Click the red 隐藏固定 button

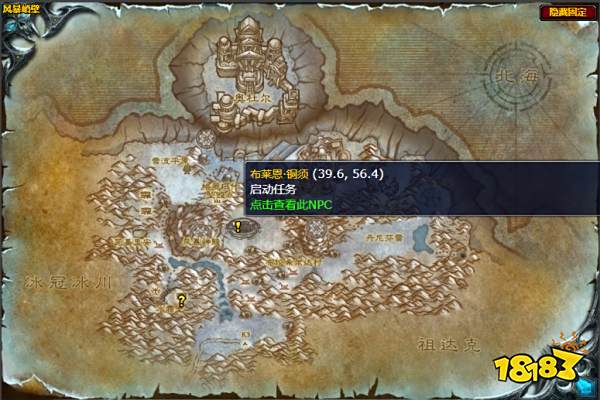[x=567, y=12]
